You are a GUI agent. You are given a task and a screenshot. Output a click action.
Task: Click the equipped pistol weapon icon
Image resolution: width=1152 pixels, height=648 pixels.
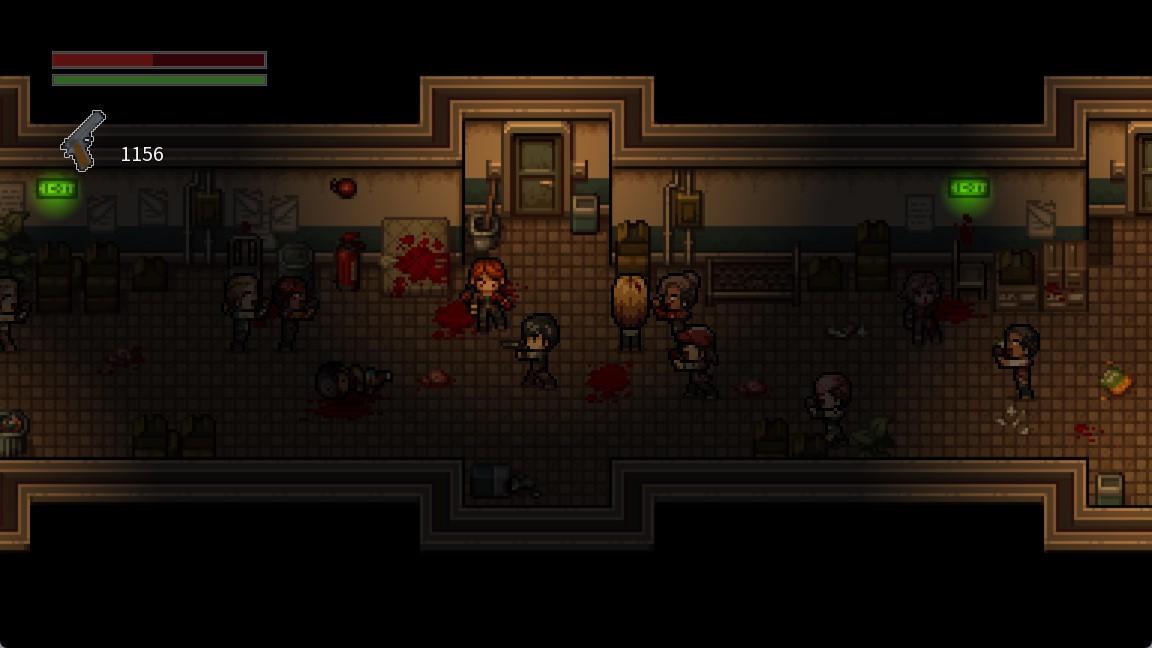coord(83,140)
